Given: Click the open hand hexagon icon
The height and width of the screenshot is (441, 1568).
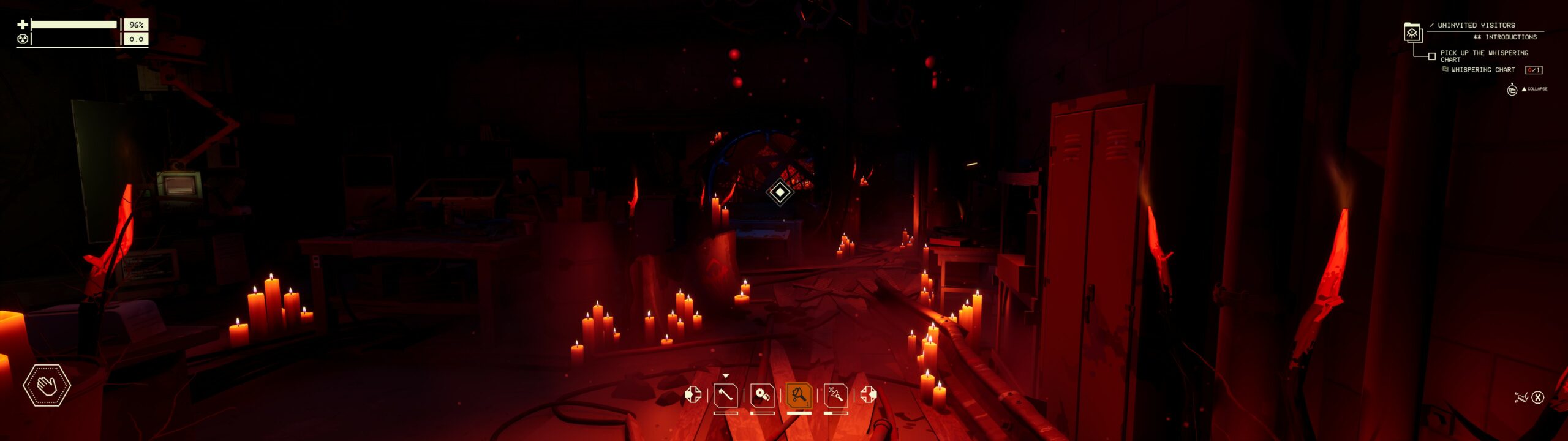Looking at the screenshot, I should coord(47,385).
